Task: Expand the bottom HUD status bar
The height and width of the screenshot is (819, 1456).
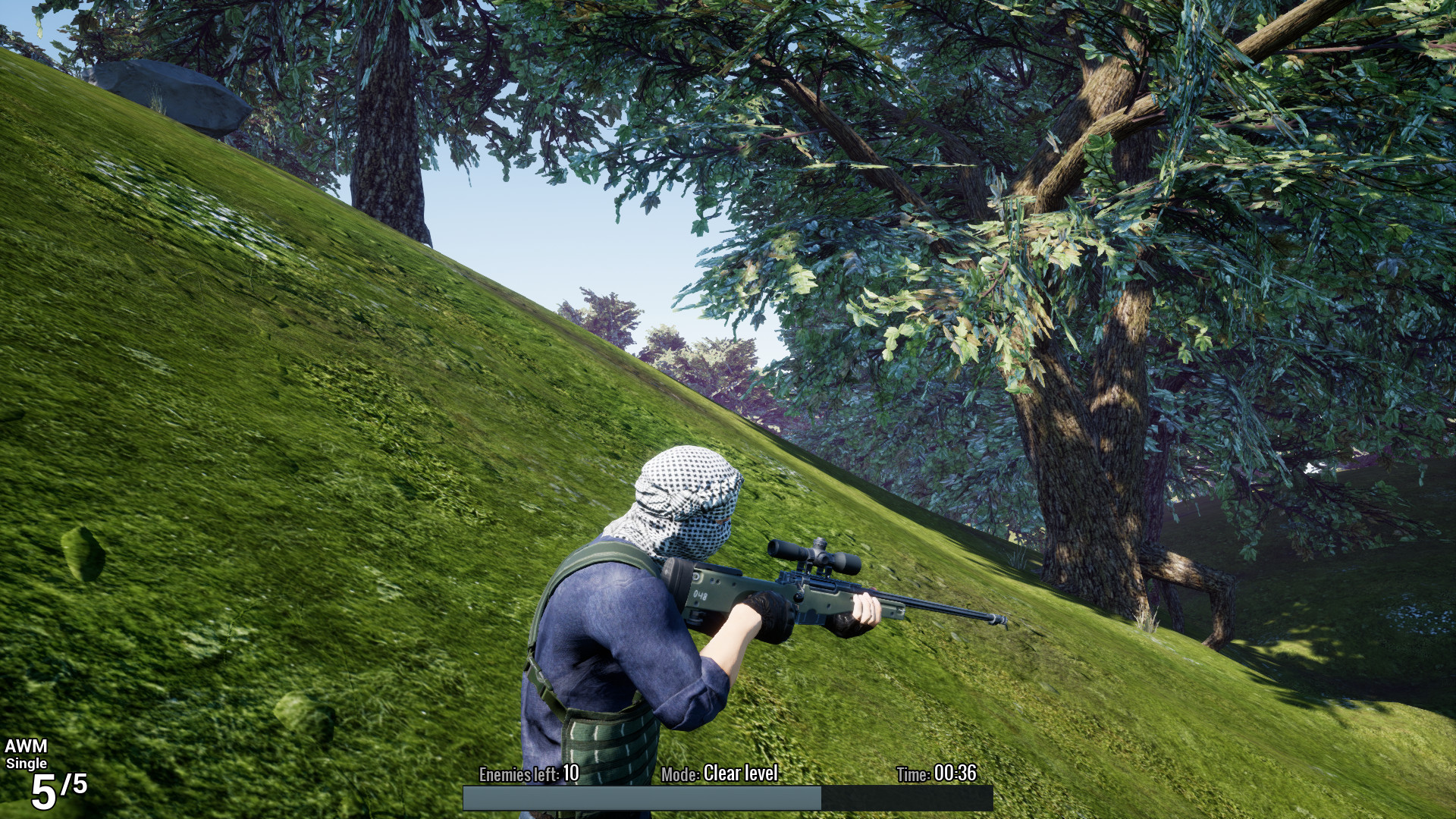Action: (728, 798)
